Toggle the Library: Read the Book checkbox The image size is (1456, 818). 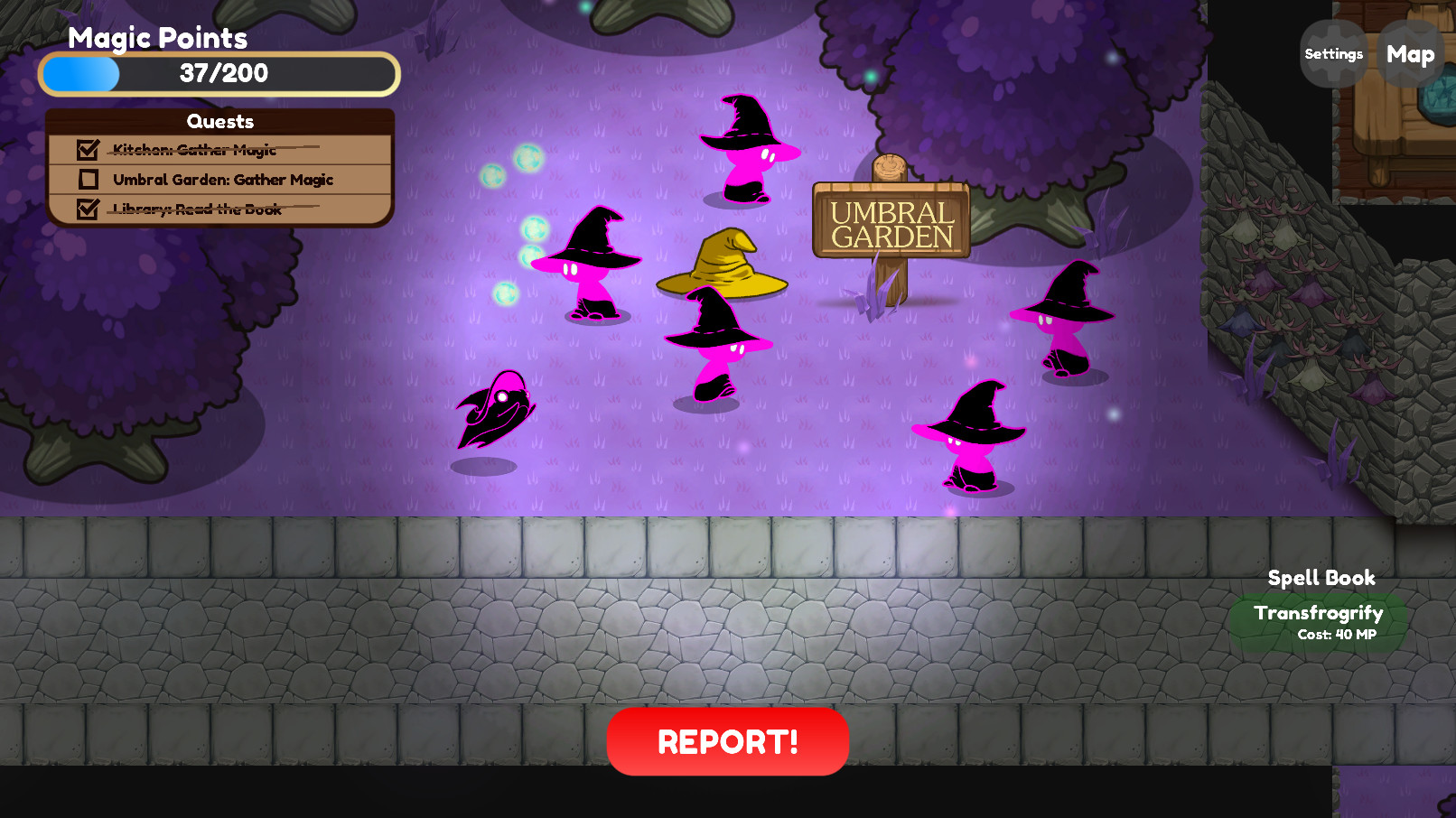(x=88, y=209)
